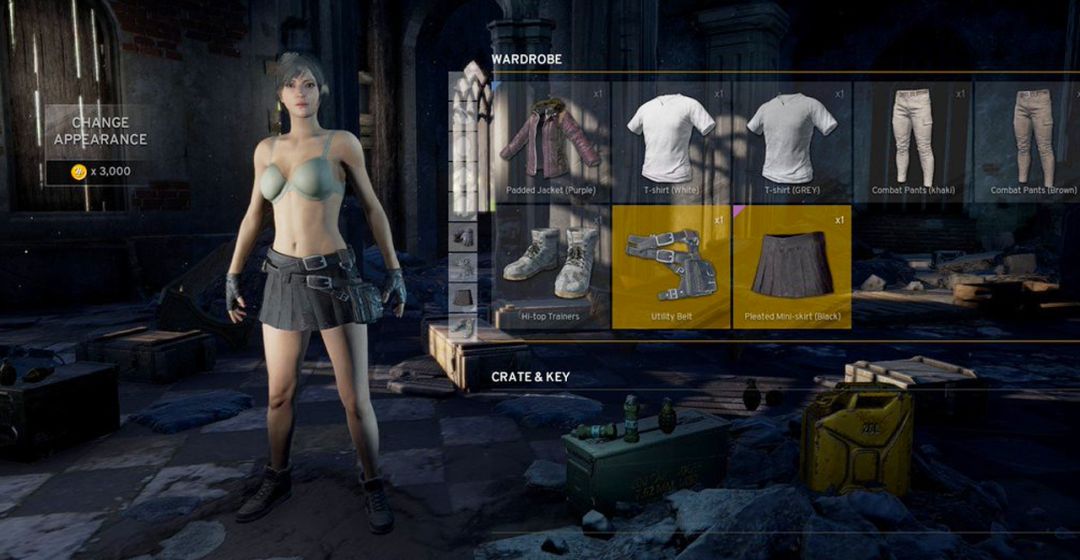Pick the T-shirt (Grey) wardrobe item
This screenshot has width=1080, height=560.
tap(791, 140)
